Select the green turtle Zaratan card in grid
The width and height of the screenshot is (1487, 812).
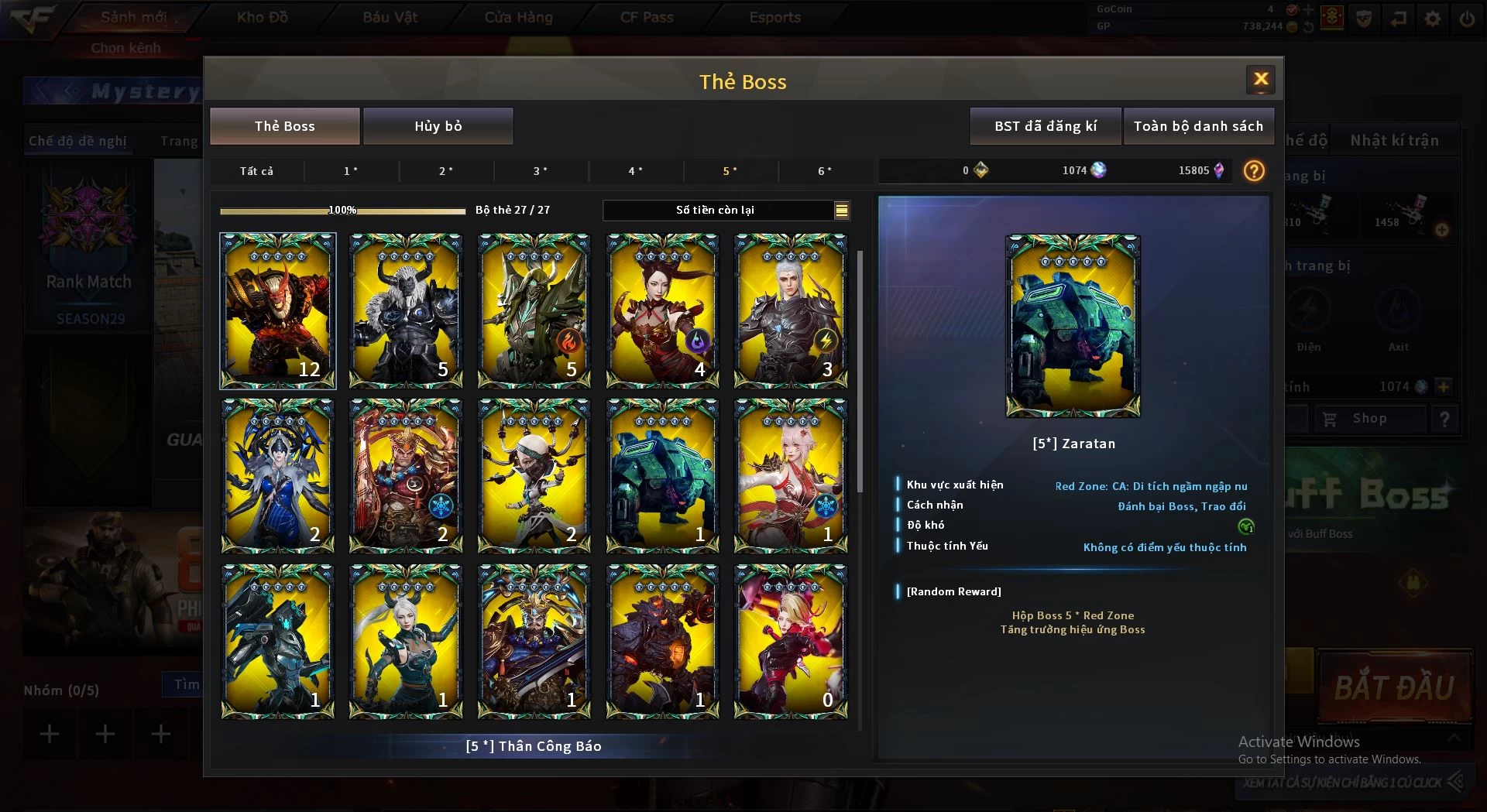point(662,476)
